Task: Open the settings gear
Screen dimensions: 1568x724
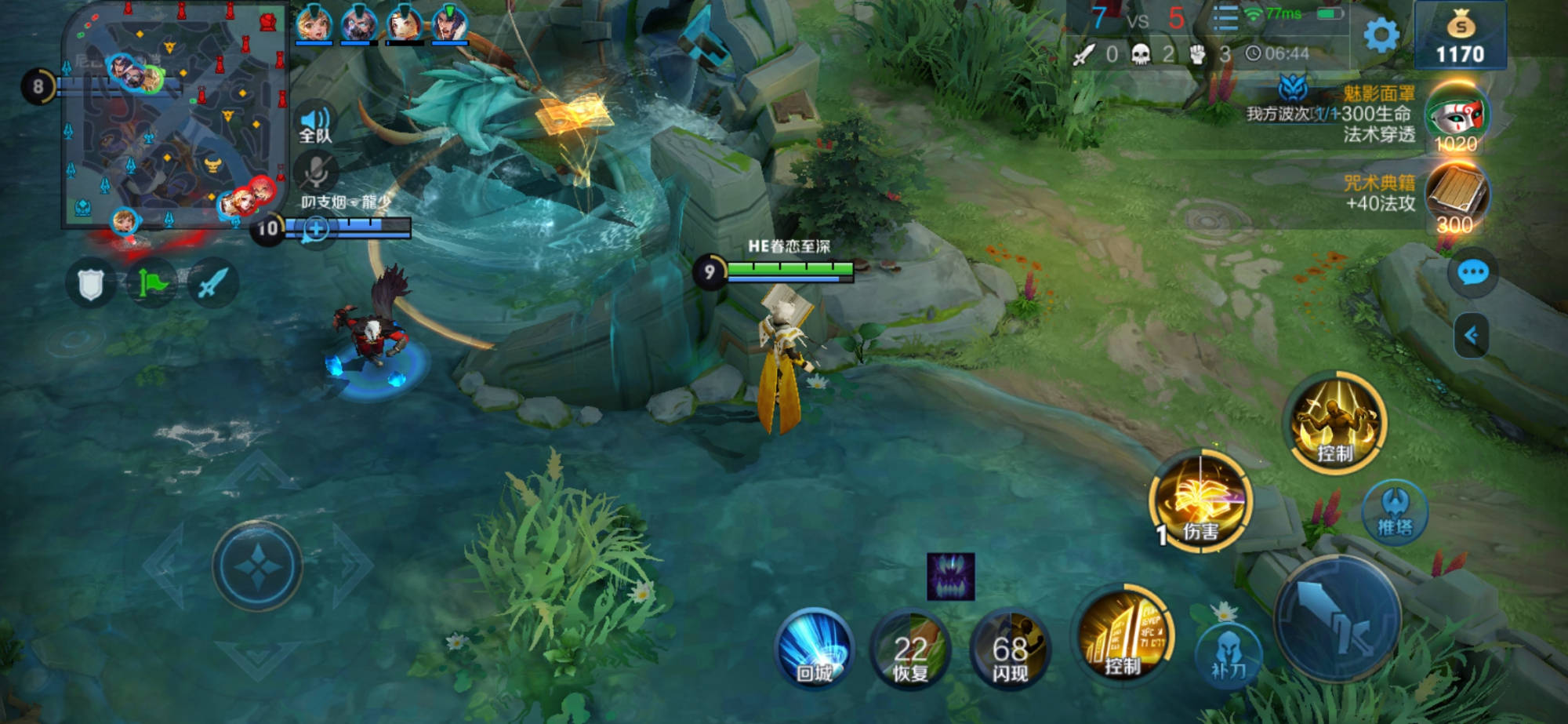Action: click(x=1381, y=35)
